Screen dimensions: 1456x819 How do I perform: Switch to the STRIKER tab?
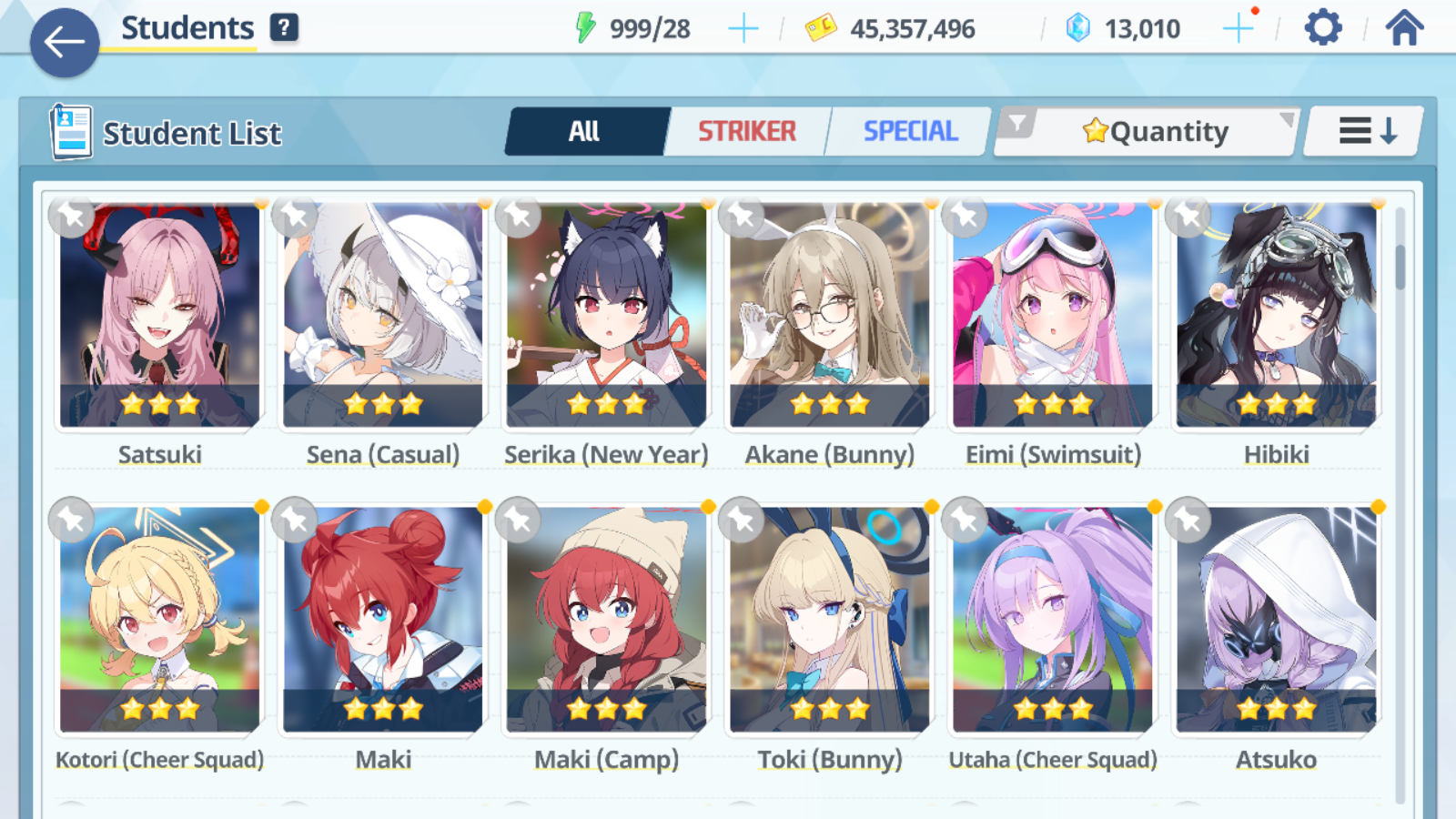point(748,131)
